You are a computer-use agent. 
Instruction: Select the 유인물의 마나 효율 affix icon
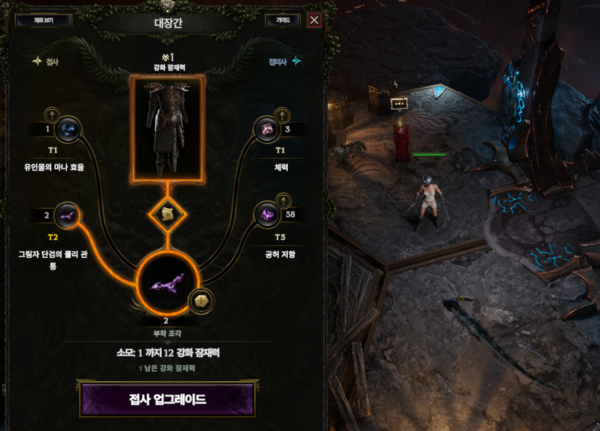(68, 130)
